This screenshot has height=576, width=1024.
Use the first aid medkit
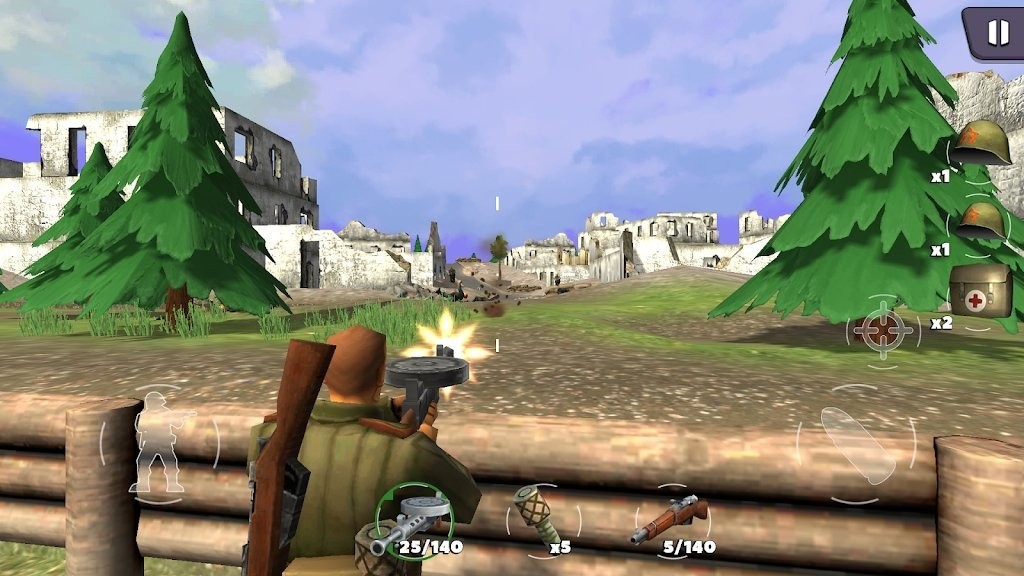click(980, 292)
